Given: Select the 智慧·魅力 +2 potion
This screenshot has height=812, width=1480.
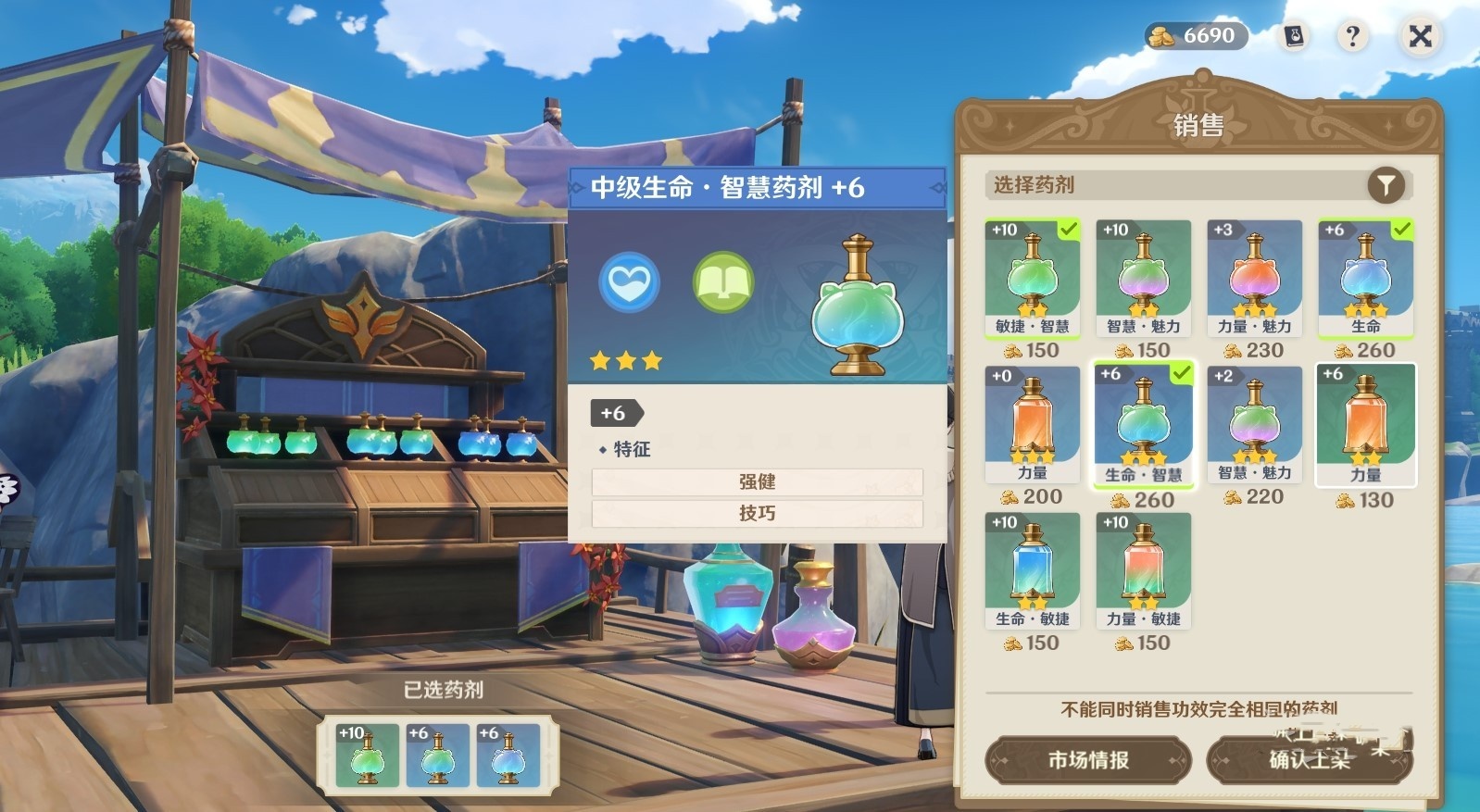Looking at the screenshot, I should 1254,424.
